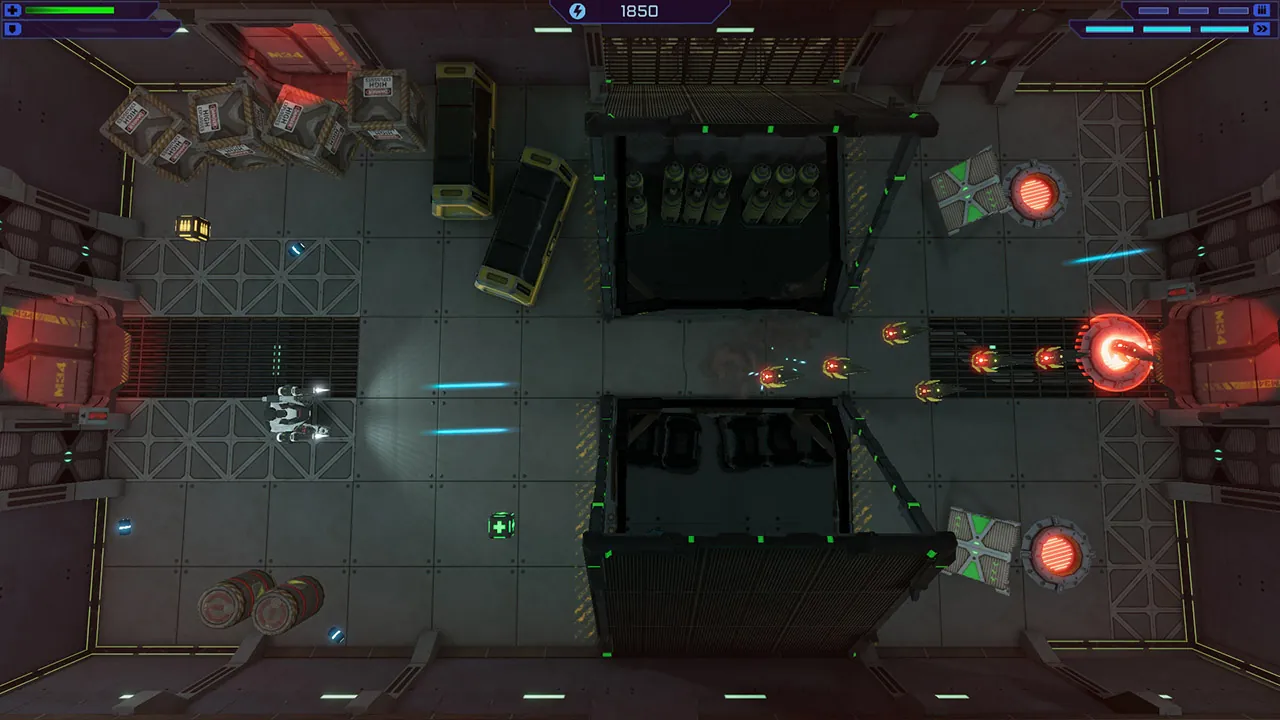Click the orange ammo box near the conveyor

click(x=192, y=226)
